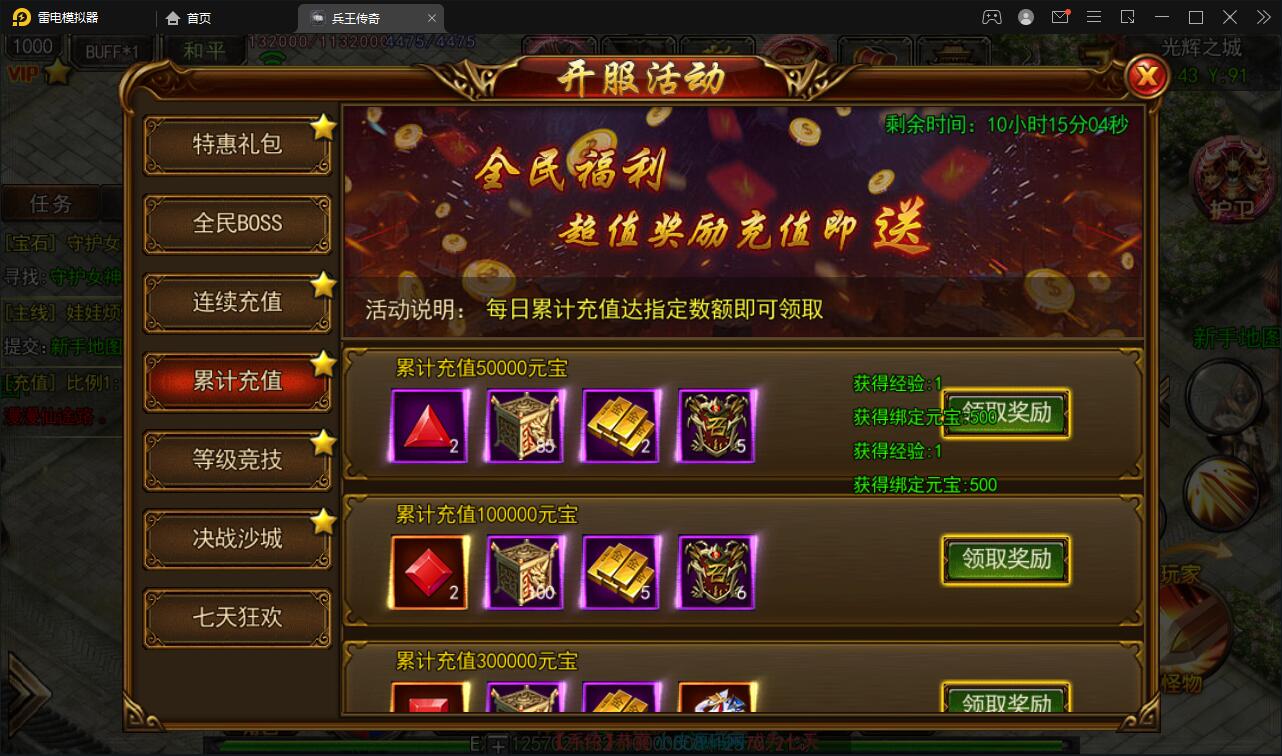
Task: Open the 七天狂欢 activity tab
Action: (x=237, y=618)
